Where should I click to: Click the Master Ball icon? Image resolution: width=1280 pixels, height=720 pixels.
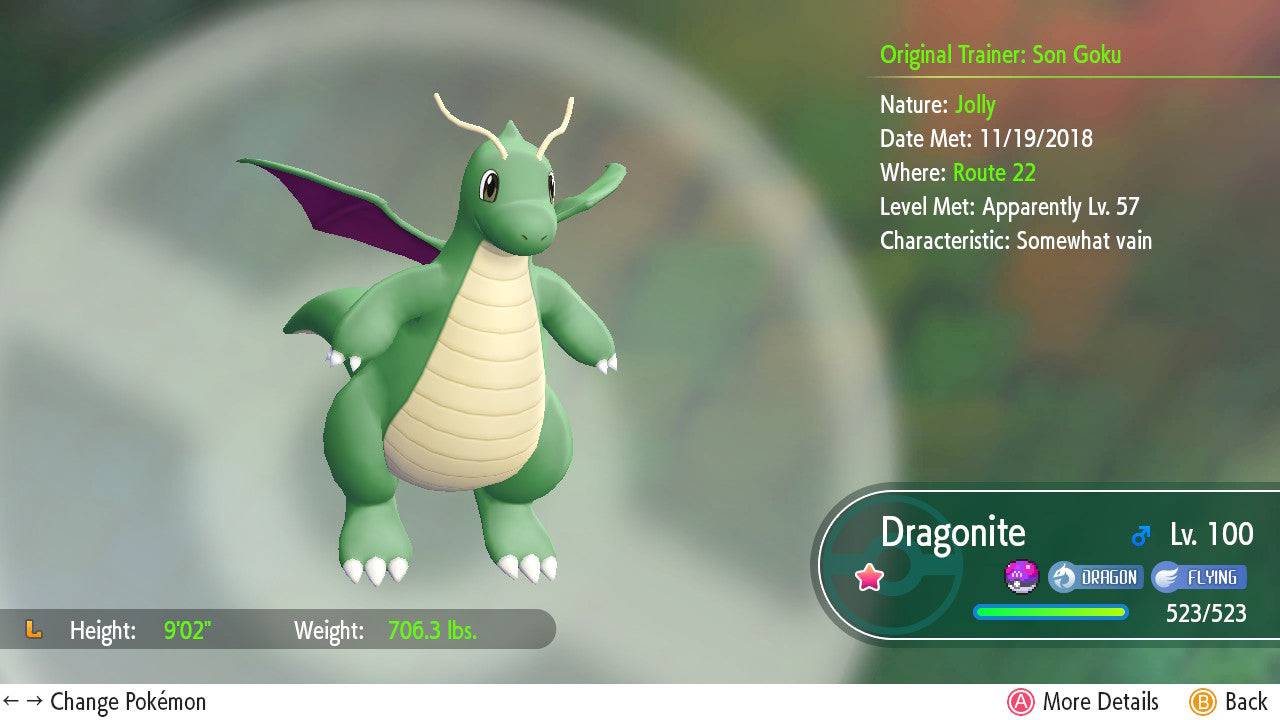(x=1021, y=577)
